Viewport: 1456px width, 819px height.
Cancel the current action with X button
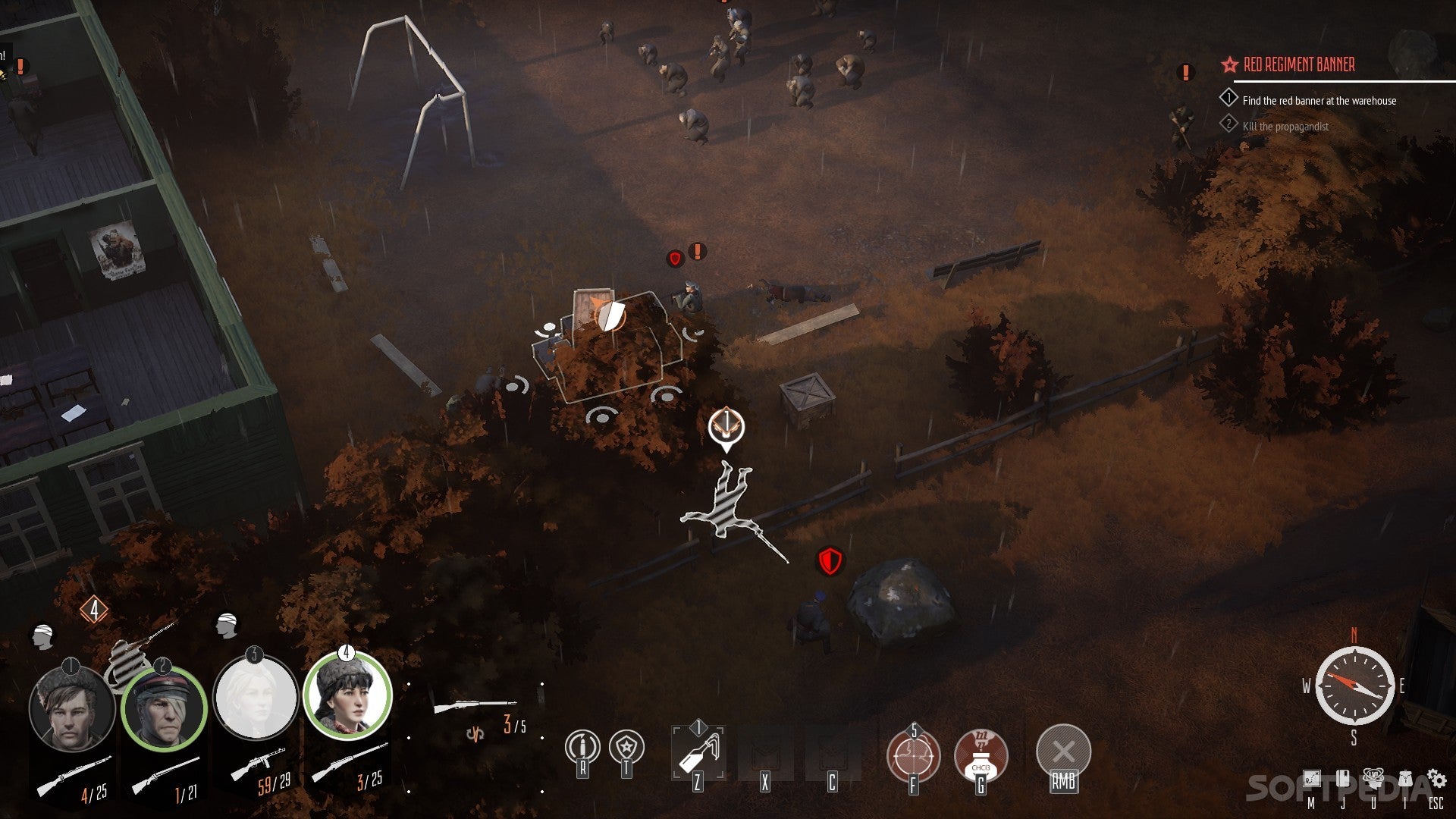point(1063,752)
